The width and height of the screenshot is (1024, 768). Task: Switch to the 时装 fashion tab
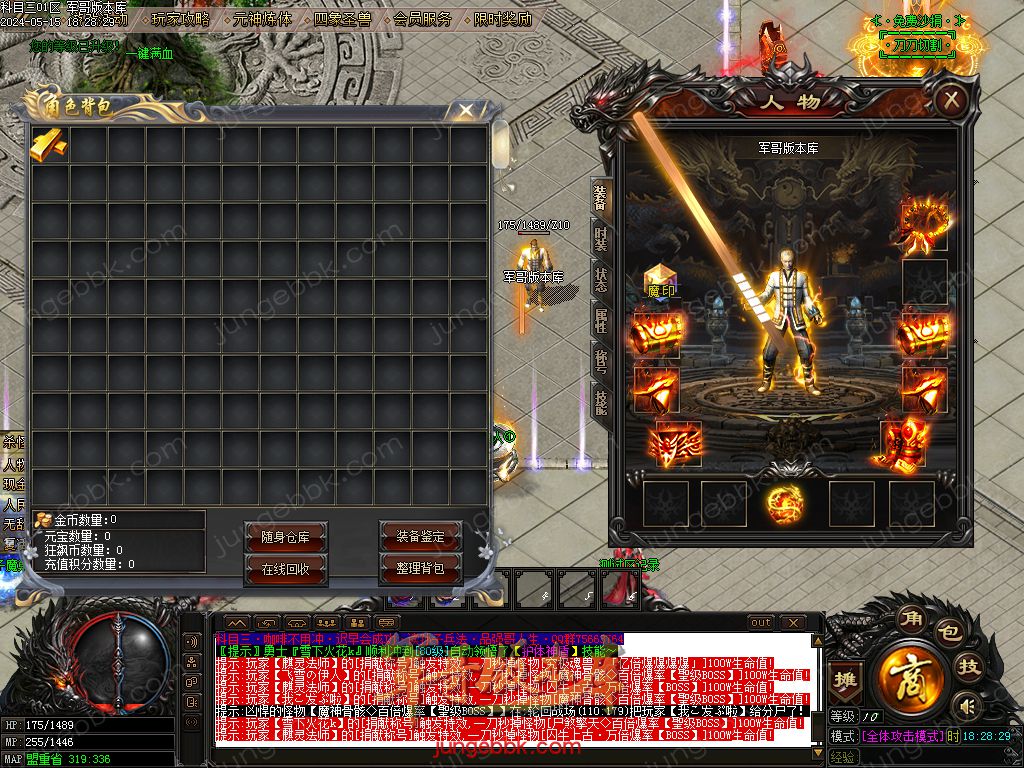[600, 238]
